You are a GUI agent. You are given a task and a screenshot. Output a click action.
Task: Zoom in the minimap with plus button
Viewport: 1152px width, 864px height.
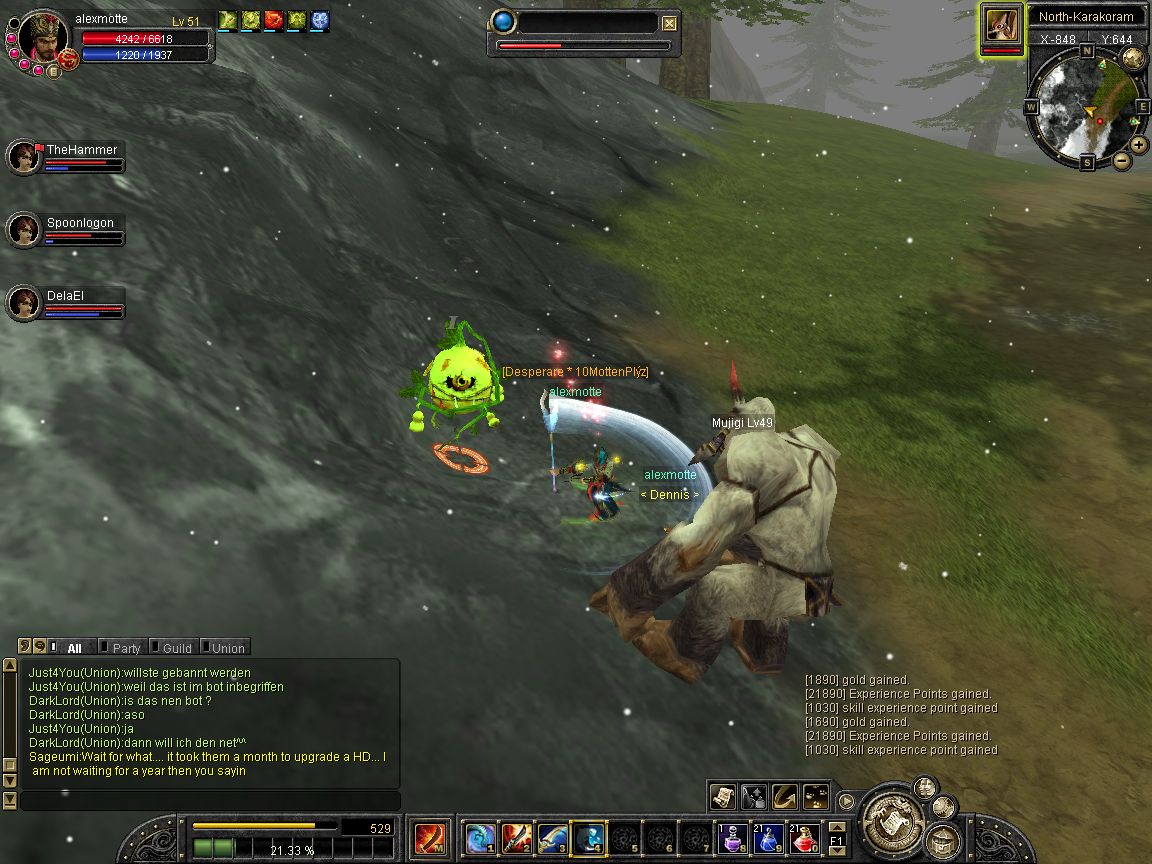1139,144
